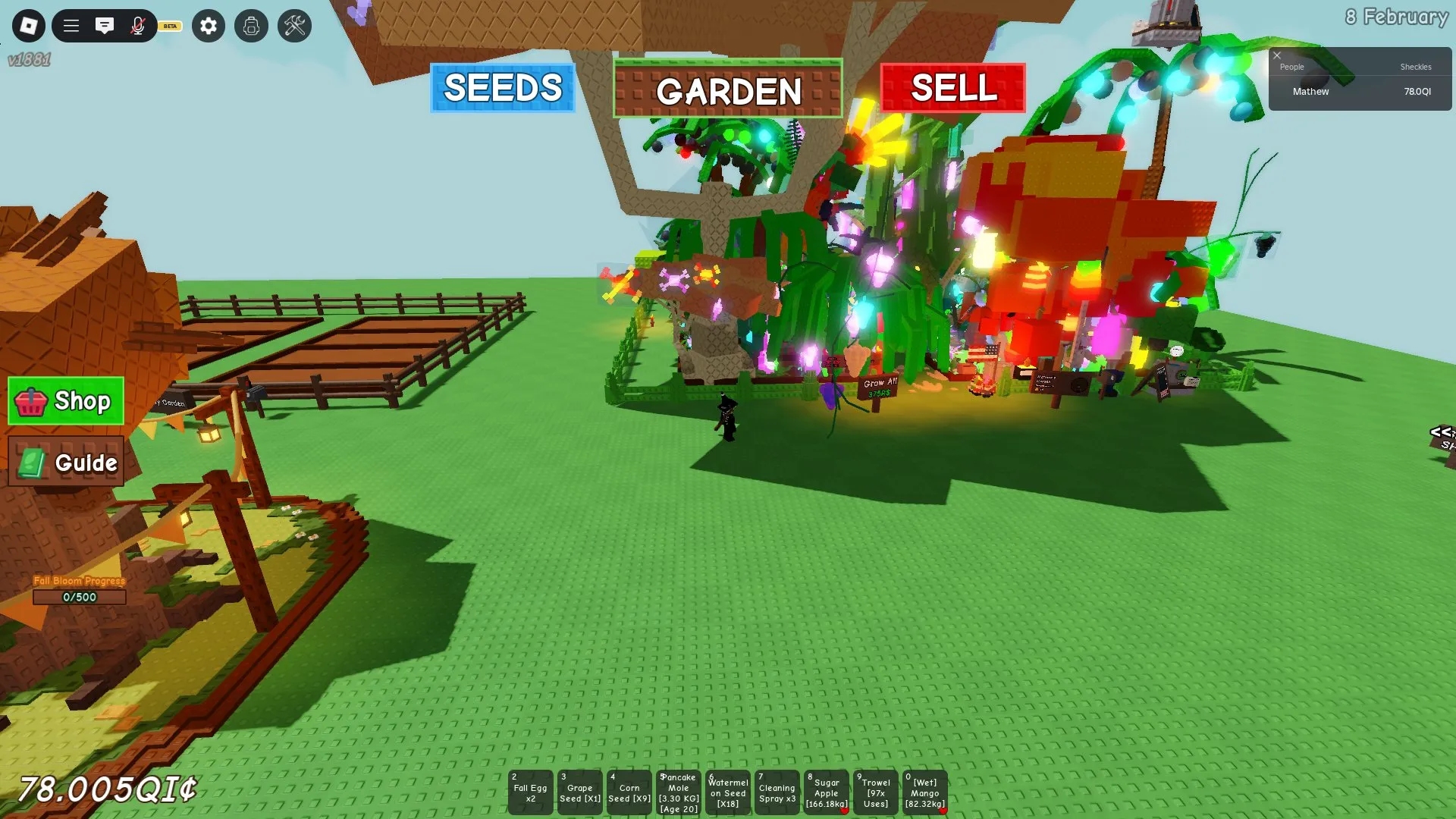Open the backpack inventory

(x=251, y=25)
